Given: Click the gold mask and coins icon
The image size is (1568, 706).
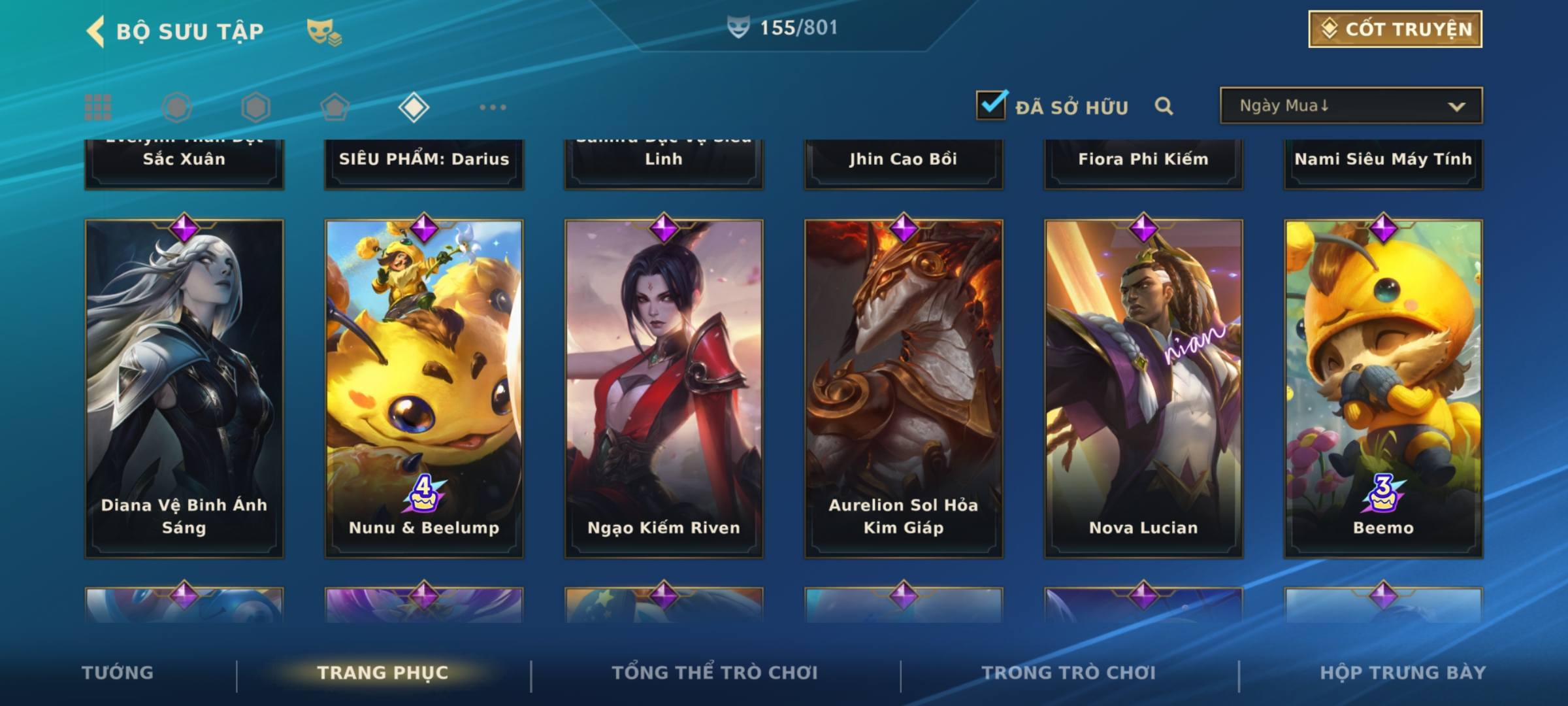Looking at the screenshot, I should click(x=324, y=31).
